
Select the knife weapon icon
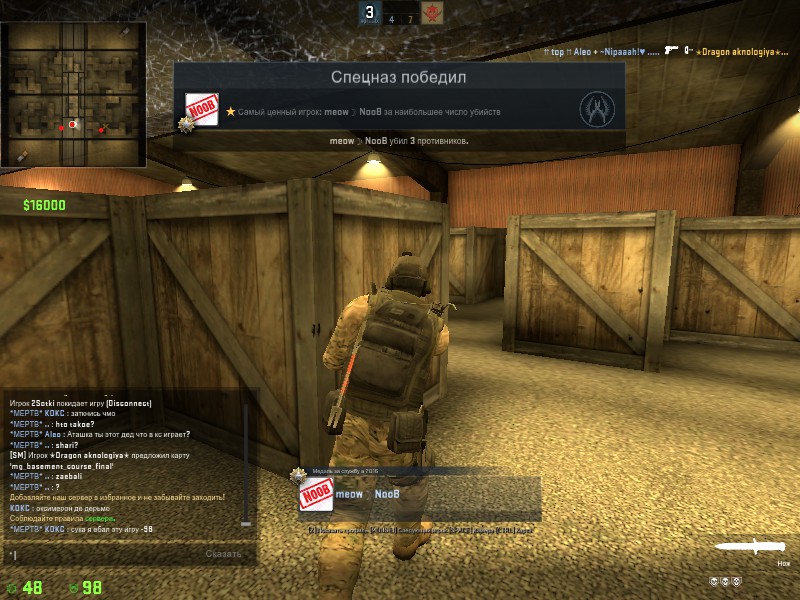point(752,547)
